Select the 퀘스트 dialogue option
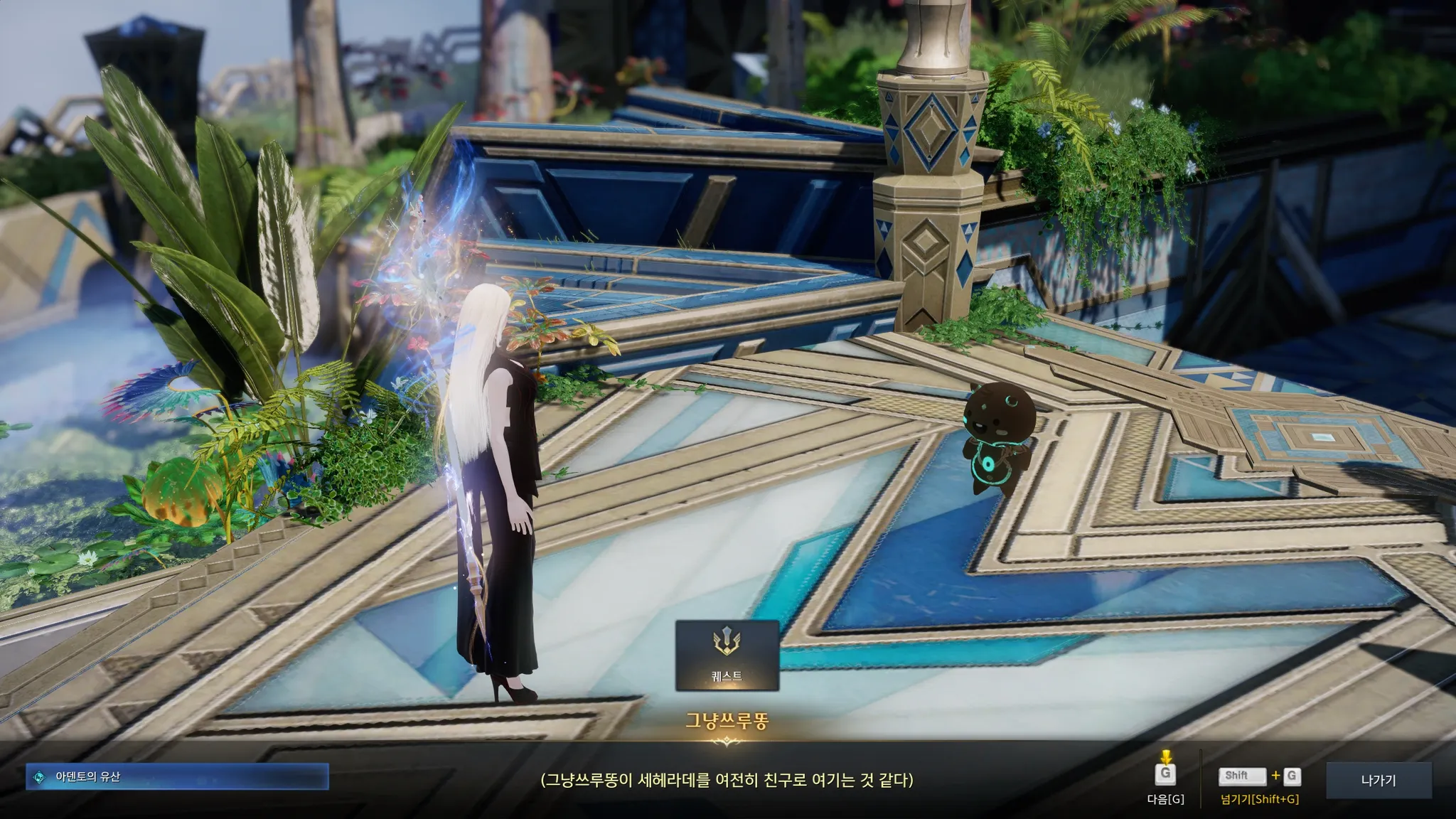The height and width of the screenshot is (819, 1456). (727, 655)
